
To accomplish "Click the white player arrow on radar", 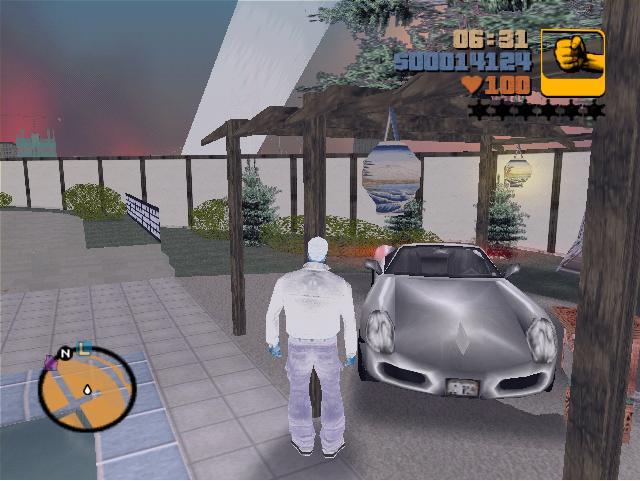I will pos(87,388).
